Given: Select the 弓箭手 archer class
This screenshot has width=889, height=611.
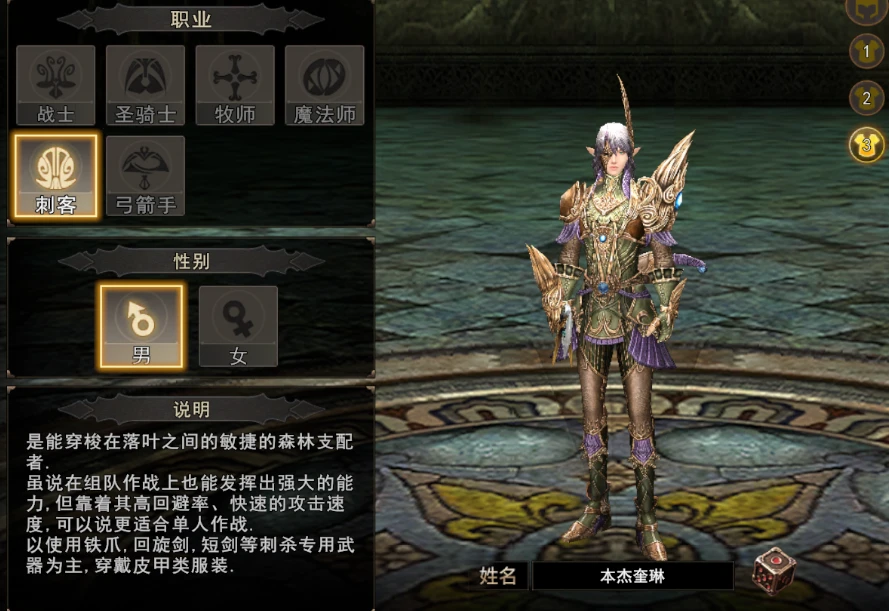Looking at the screenshot, I should tap(145, 176).
